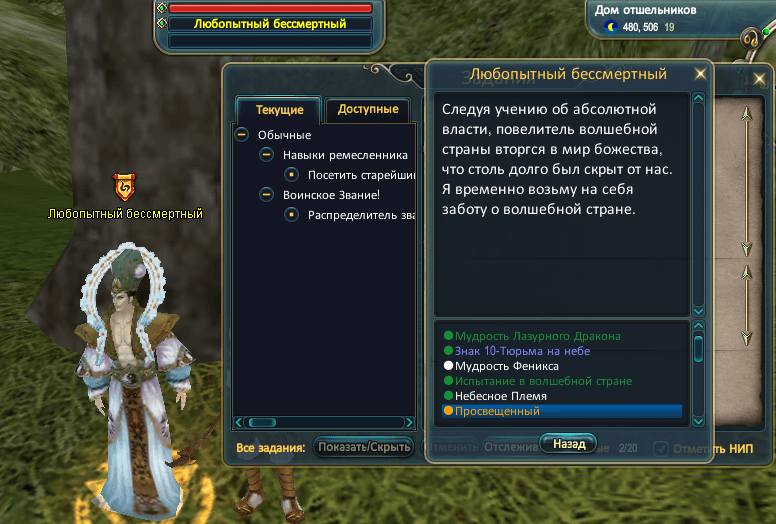Screen dimensions: 776x524
Task: Click the Показать/Скрыть button
Action: pyautogui.click(x=363, y=447)
